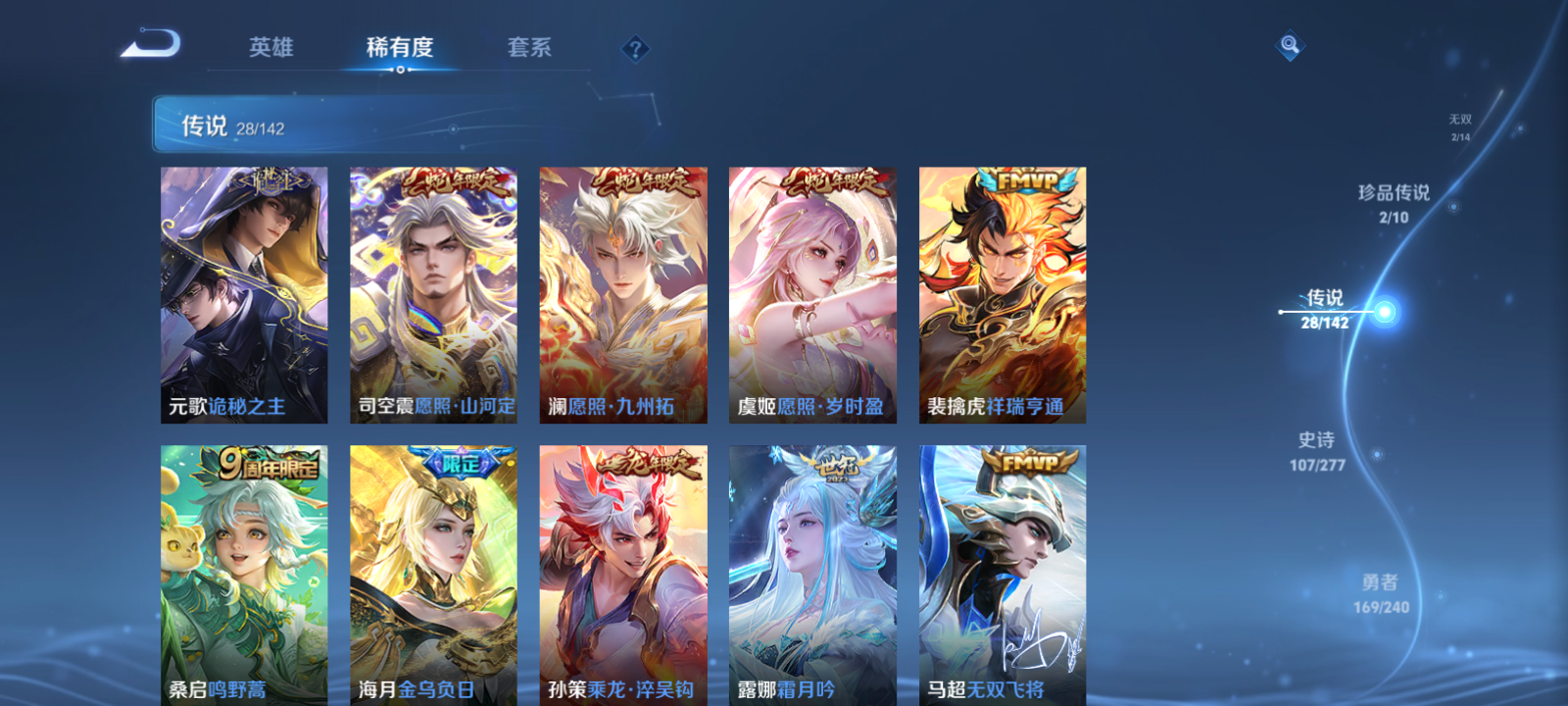View the 司空震 愿照·山河定 skin
Viewport: 1568px width, 706px height.
click(431, 294)
